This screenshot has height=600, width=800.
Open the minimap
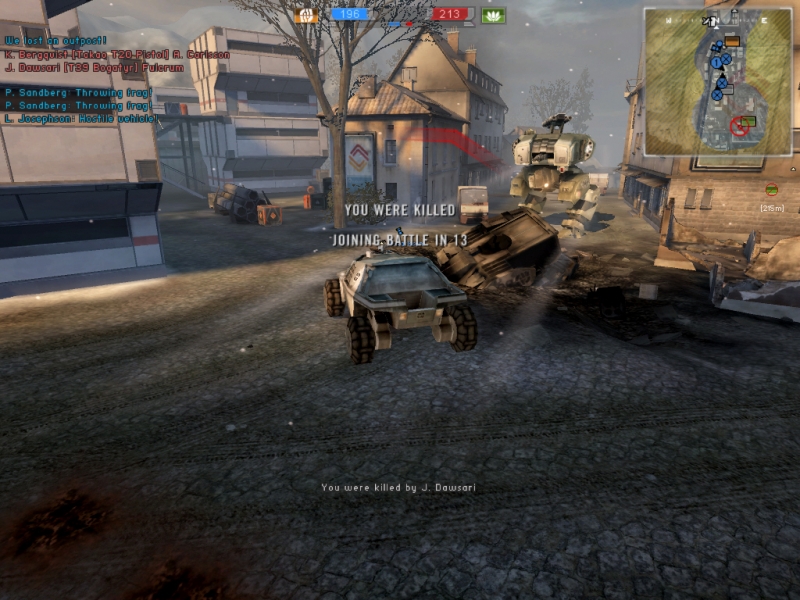click(x=717, y=82)
